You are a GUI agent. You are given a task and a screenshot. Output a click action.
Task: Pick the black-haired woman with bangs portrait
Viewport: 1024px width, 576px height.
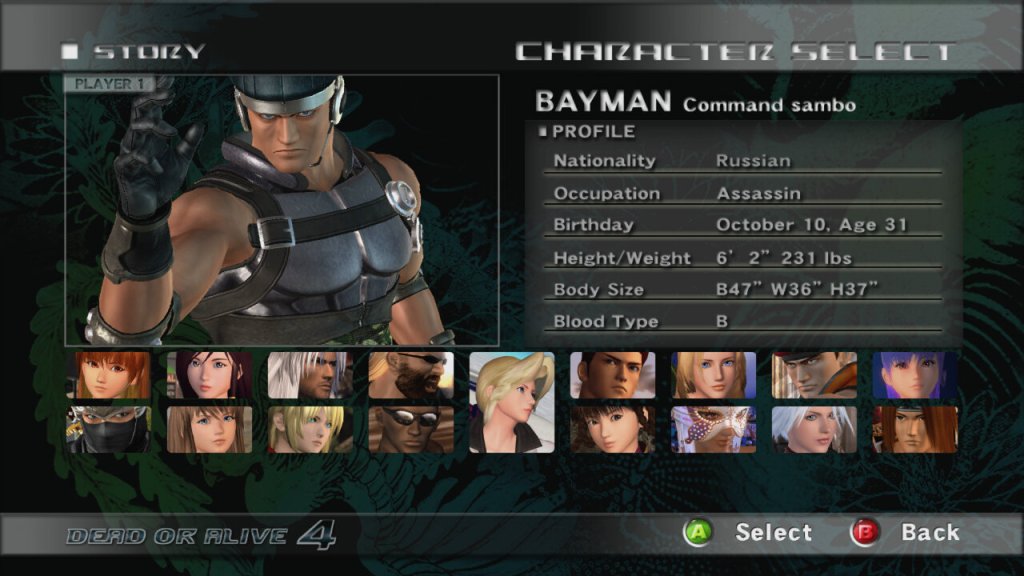coord(613,429)
